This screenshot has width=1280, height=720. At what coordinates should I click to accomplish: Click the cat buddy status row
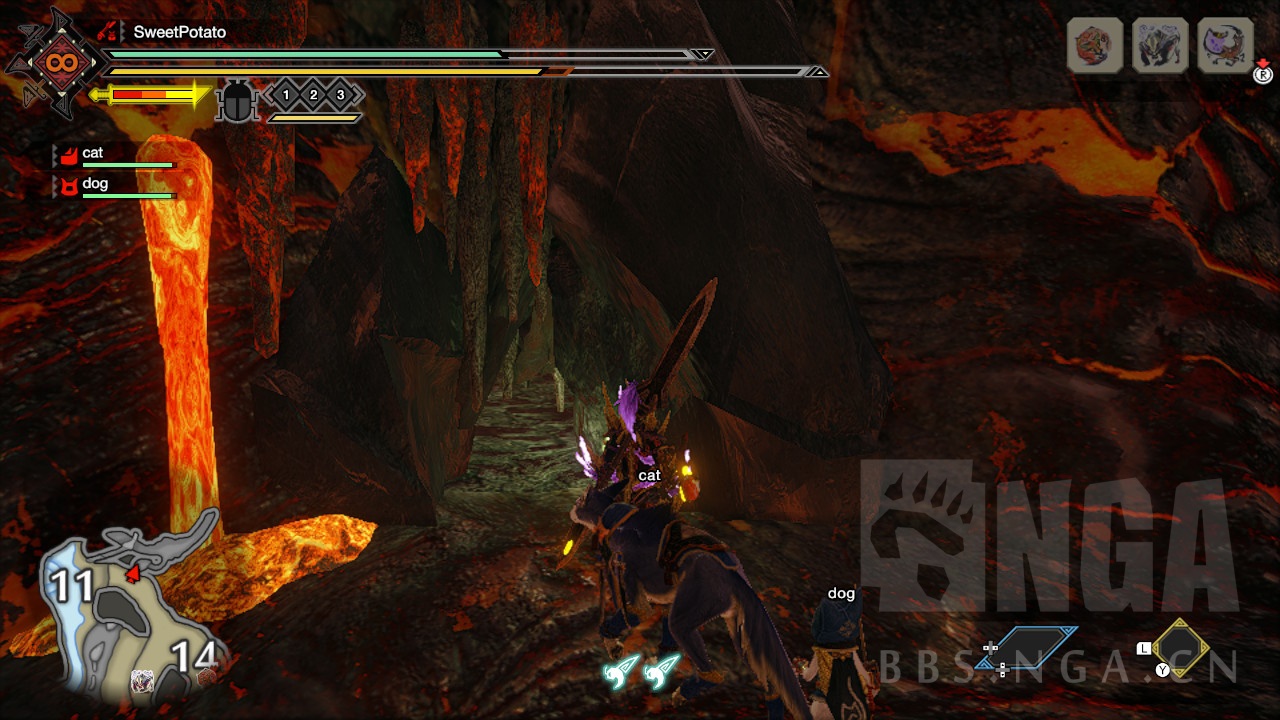click(x=115, y=155)
